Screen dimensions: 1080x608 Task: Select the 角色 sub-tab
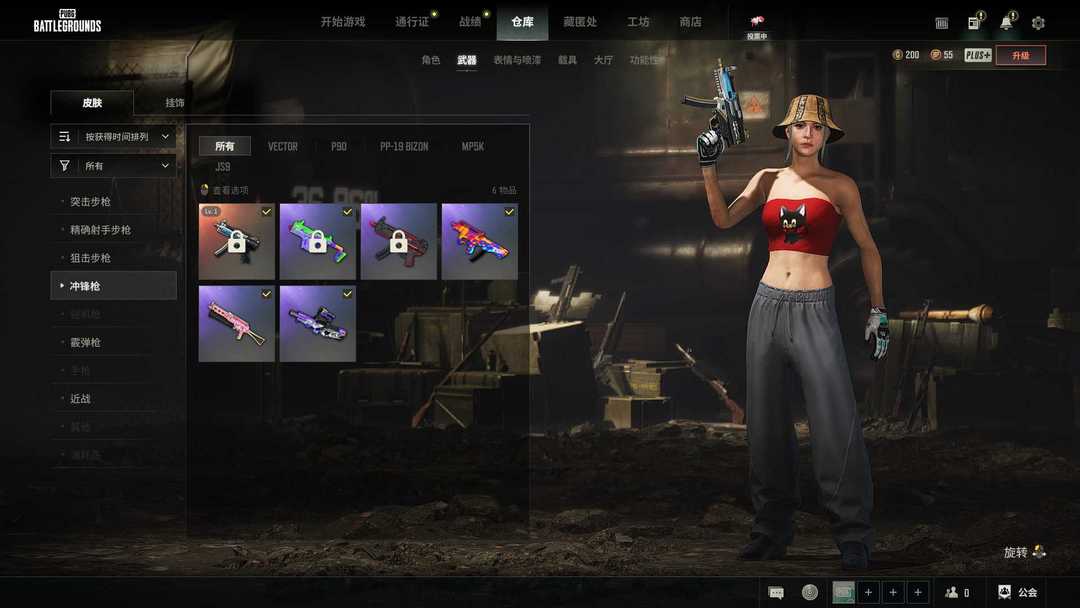click(x=430, y=60)
